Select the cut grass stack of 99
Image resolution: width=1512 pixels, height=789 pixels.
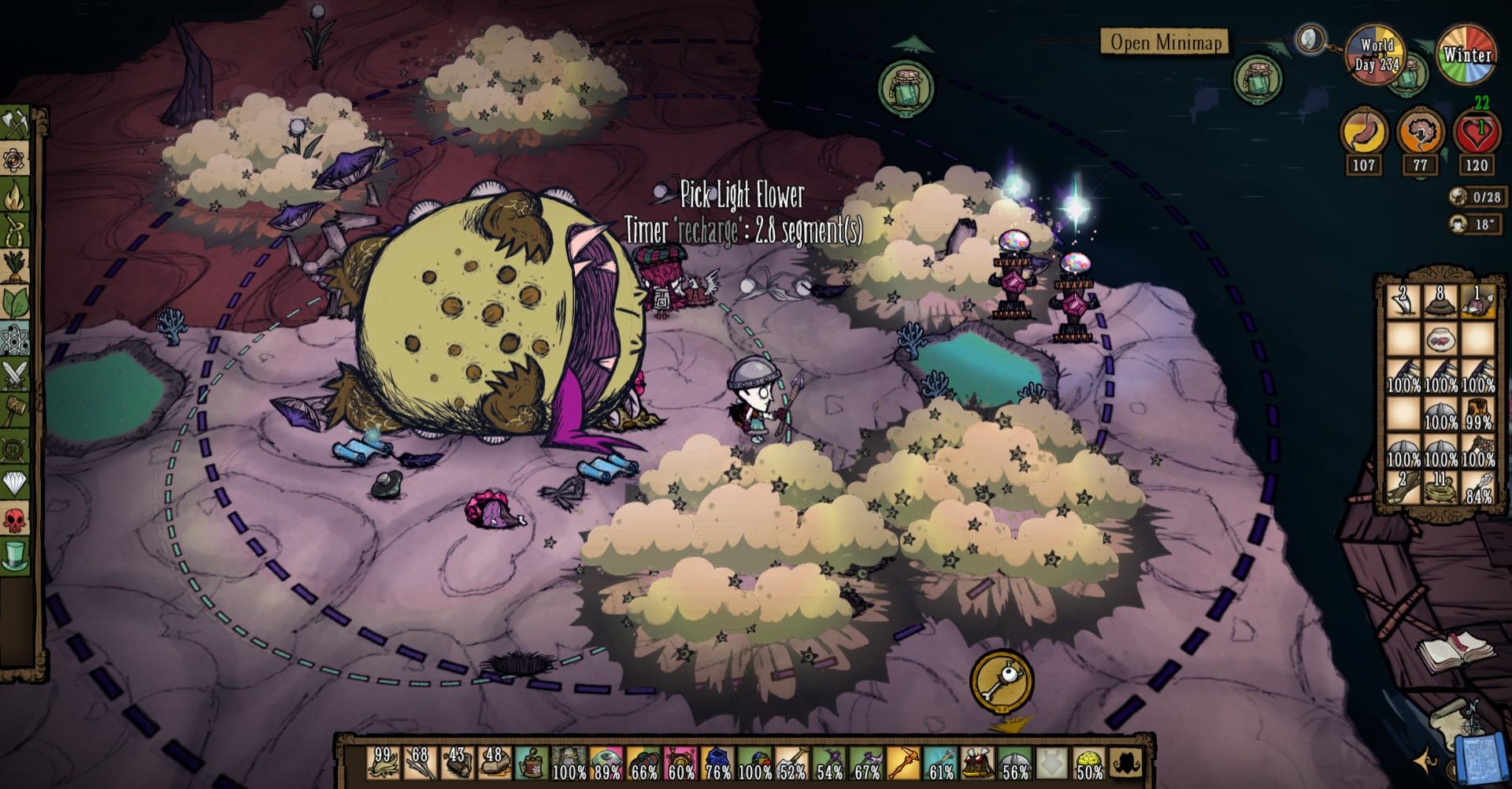(384, 764)
